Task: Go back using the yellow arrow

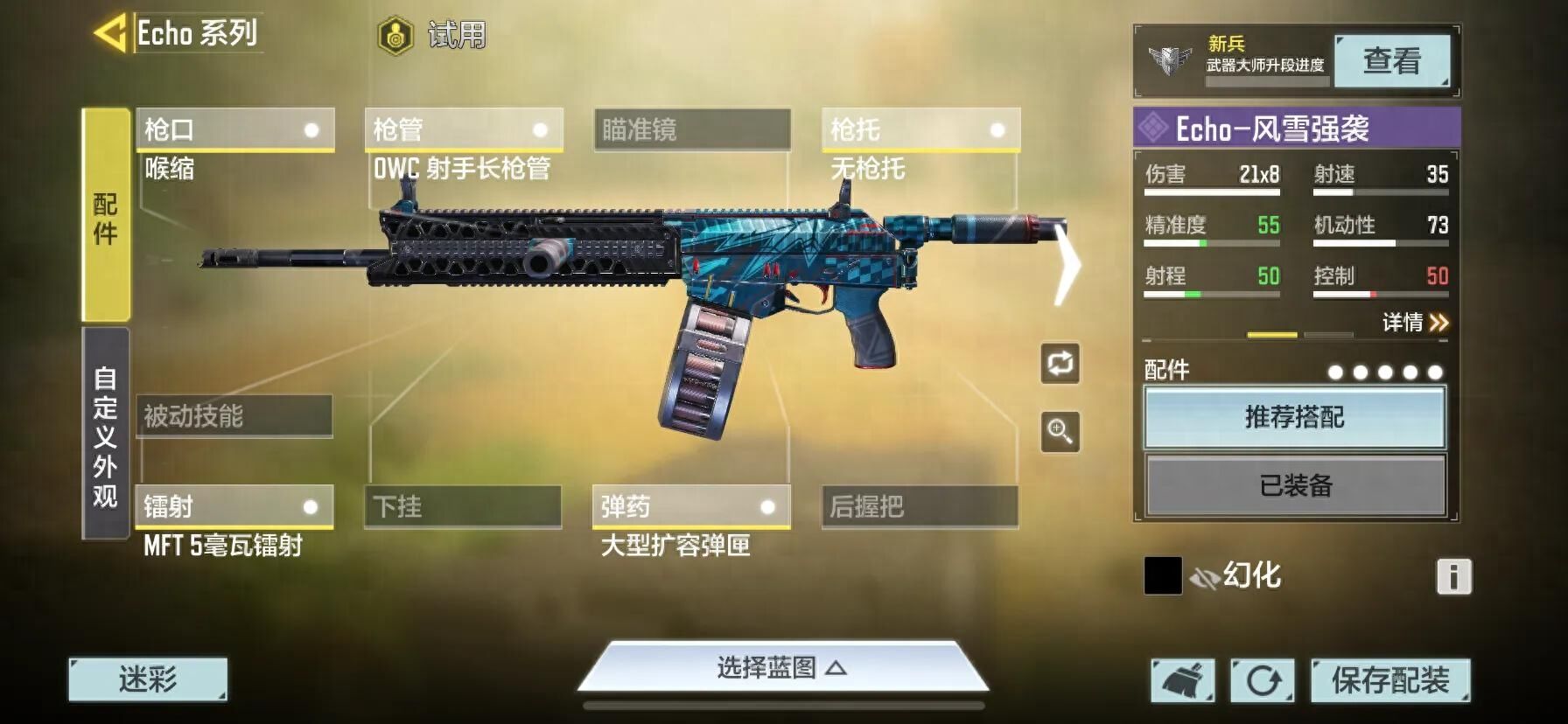Action: pyautogui.click(x=110, y=34)
